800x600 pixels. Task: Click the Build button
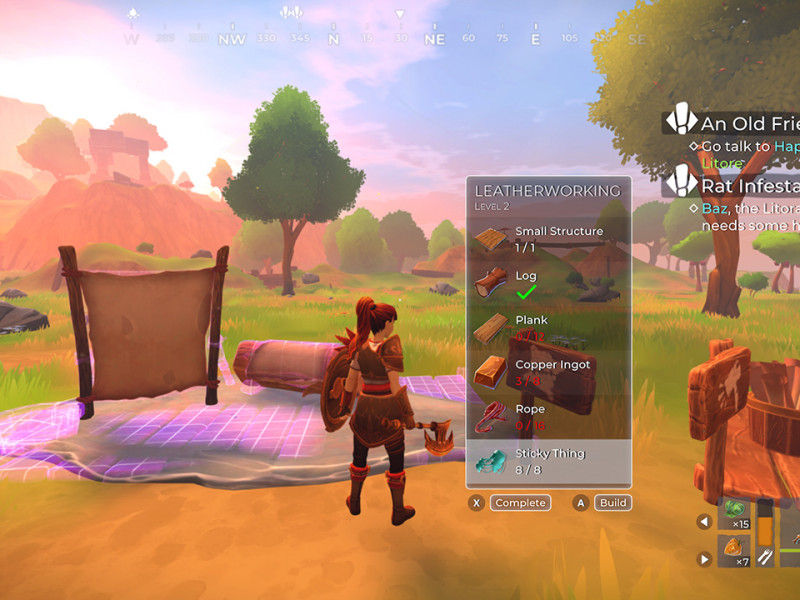[x=610, y=503]
